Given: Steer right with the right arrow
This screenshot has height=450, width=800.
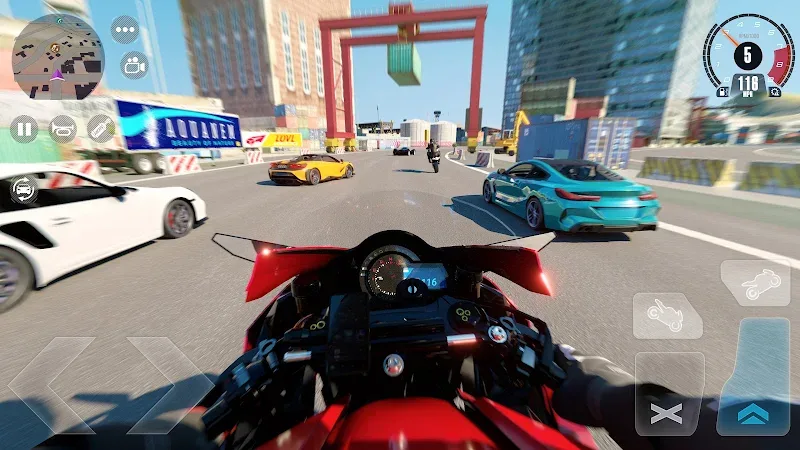Looking at the screenshot, I should click(170, 386).
